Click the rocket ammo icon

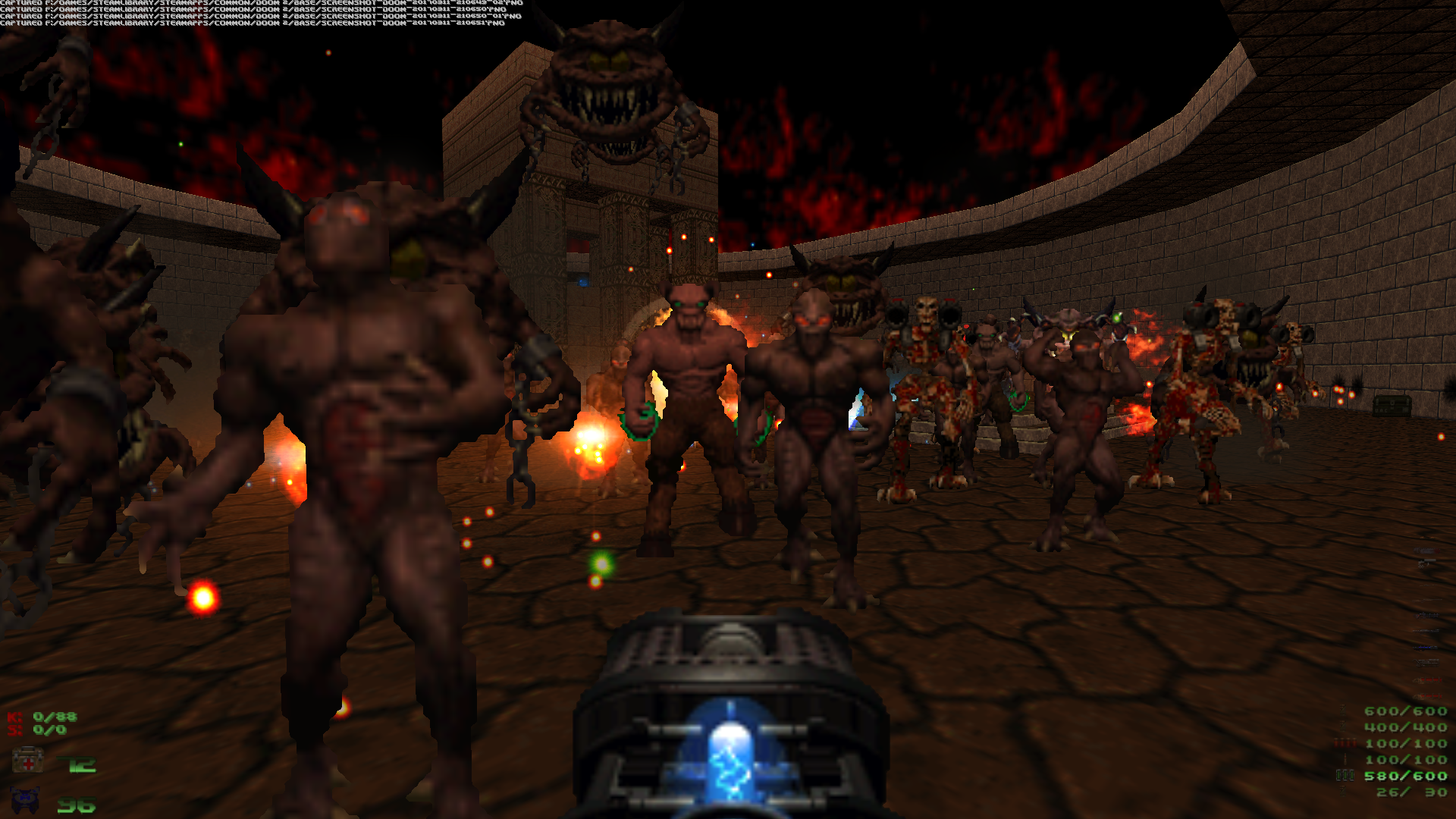[1345, 759]
